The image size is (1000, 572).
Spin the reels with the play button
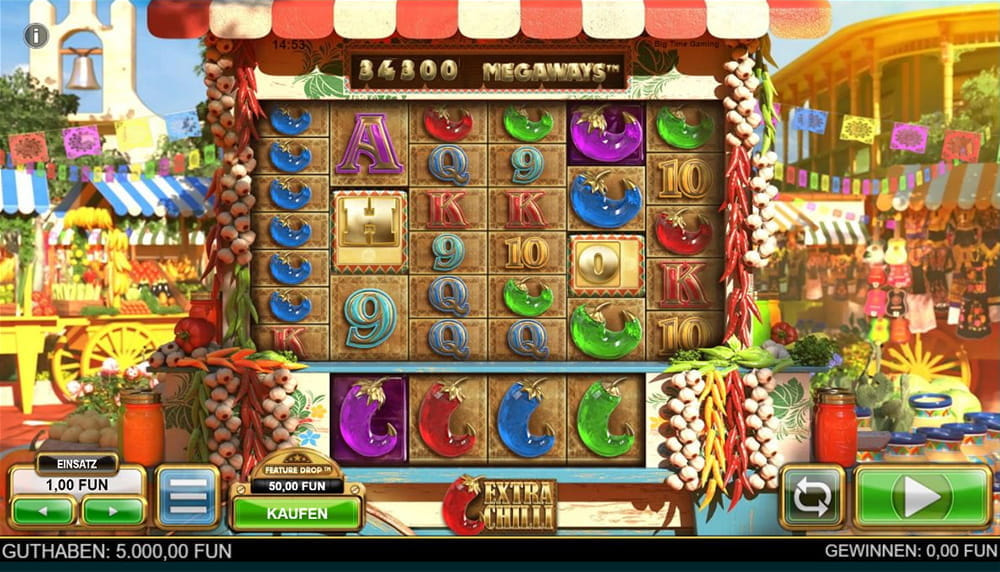pos(922,497)
